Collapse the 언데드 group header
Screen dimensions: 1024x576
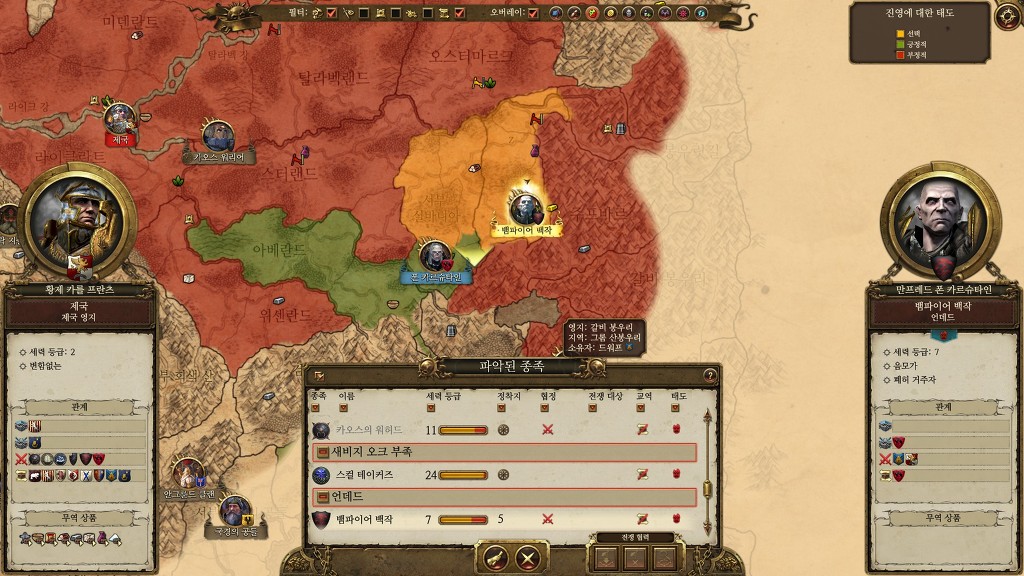click(323, 497)
